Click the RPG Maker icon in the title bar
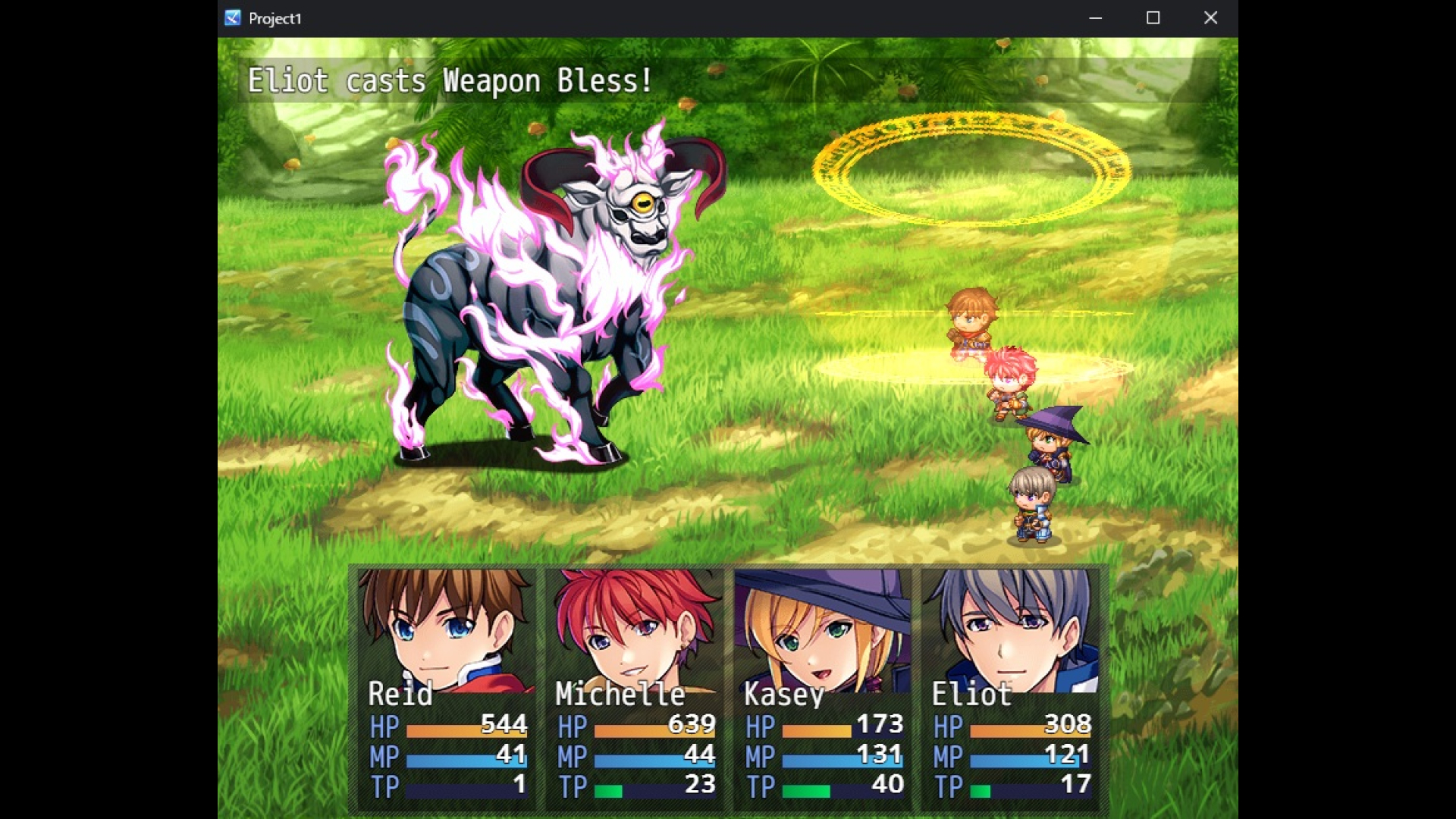This screenshot has height=819, width=1456. 231,18
